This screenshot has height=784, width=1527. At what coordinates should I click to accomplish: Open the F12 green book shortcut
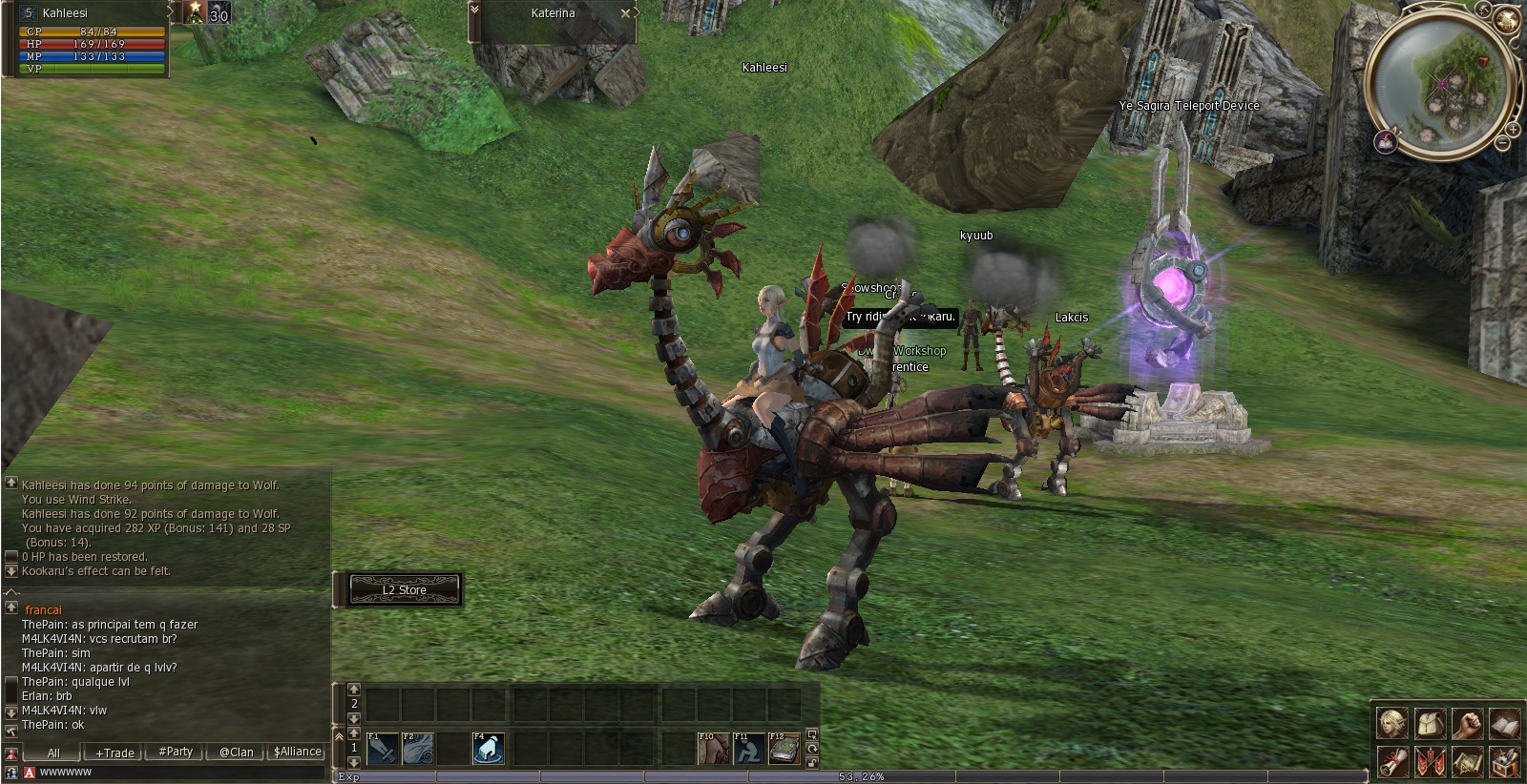784,749
